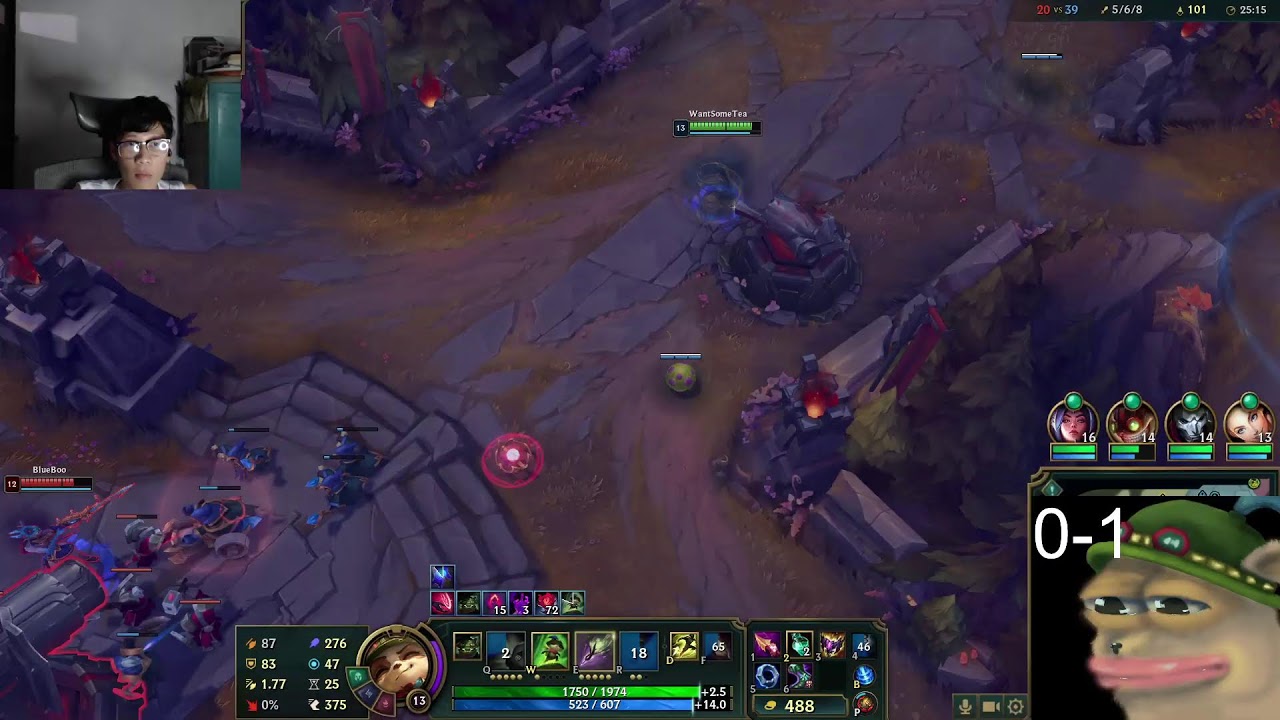Viewport: 1280px width, 720px height.
Task: Open the shop via the P button
Action: tap(865, 703)
